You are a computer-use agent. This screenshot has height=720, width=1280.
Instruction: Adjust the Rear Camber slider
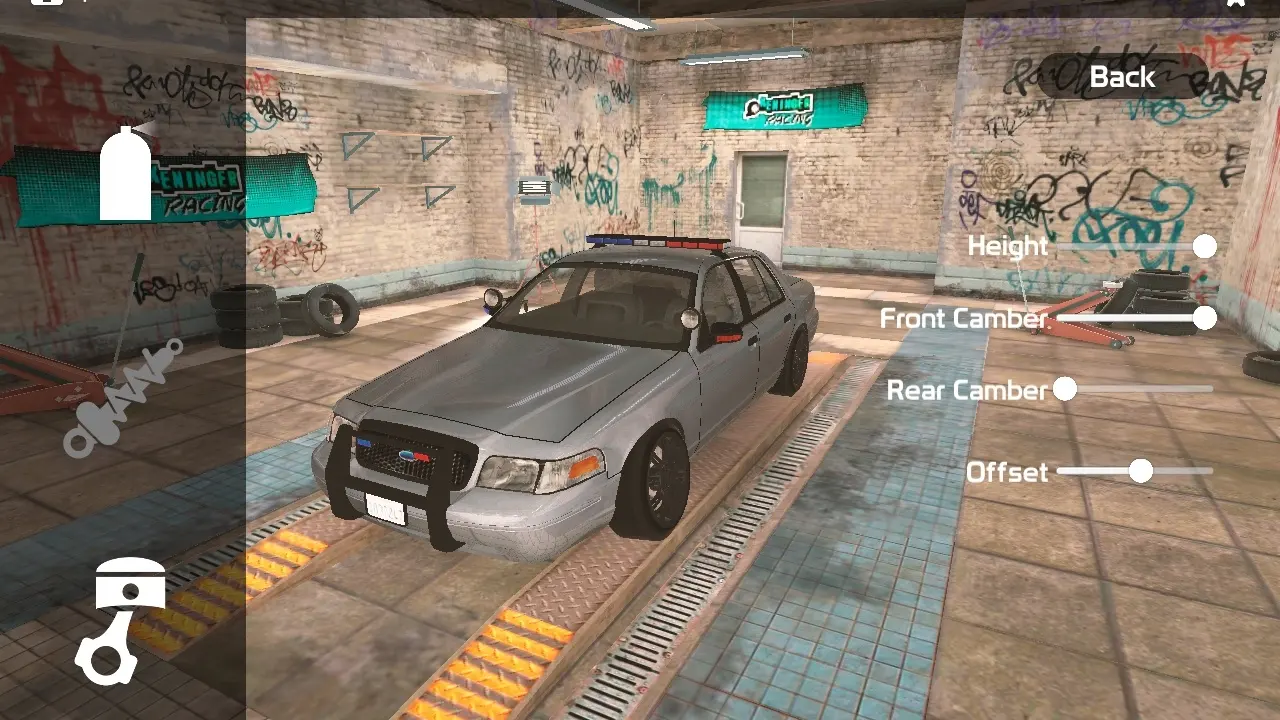[1066, 389]
